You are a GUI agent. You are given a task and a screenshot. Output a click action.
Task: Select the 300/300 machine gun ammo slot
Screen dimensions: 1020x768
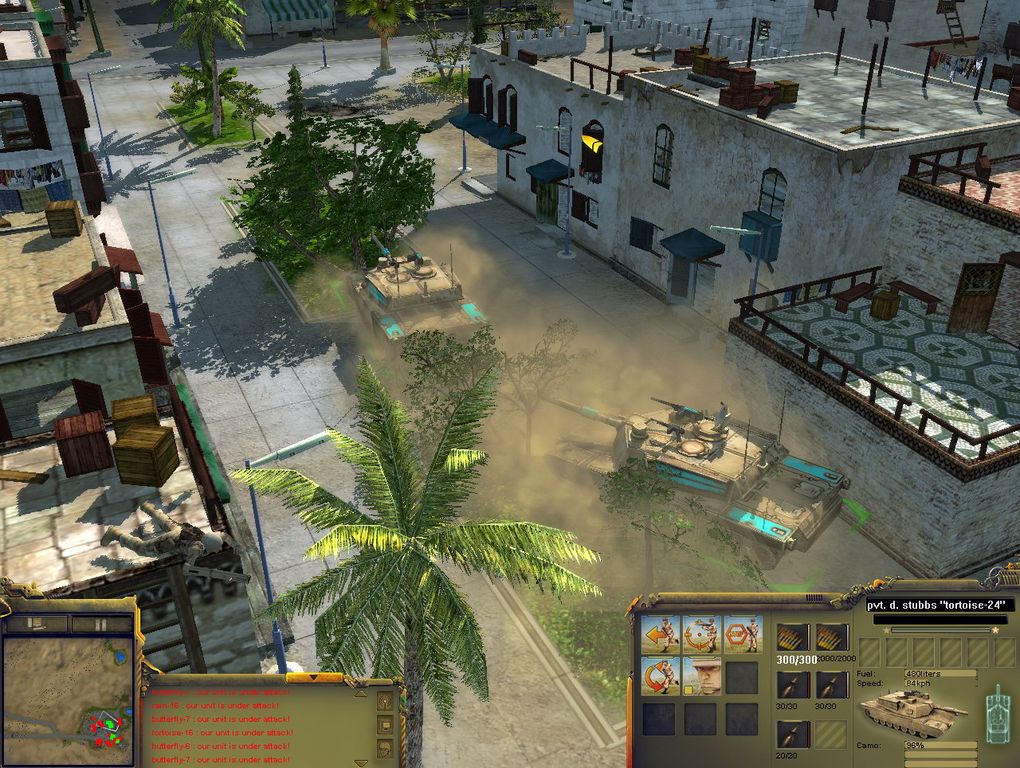792,637
